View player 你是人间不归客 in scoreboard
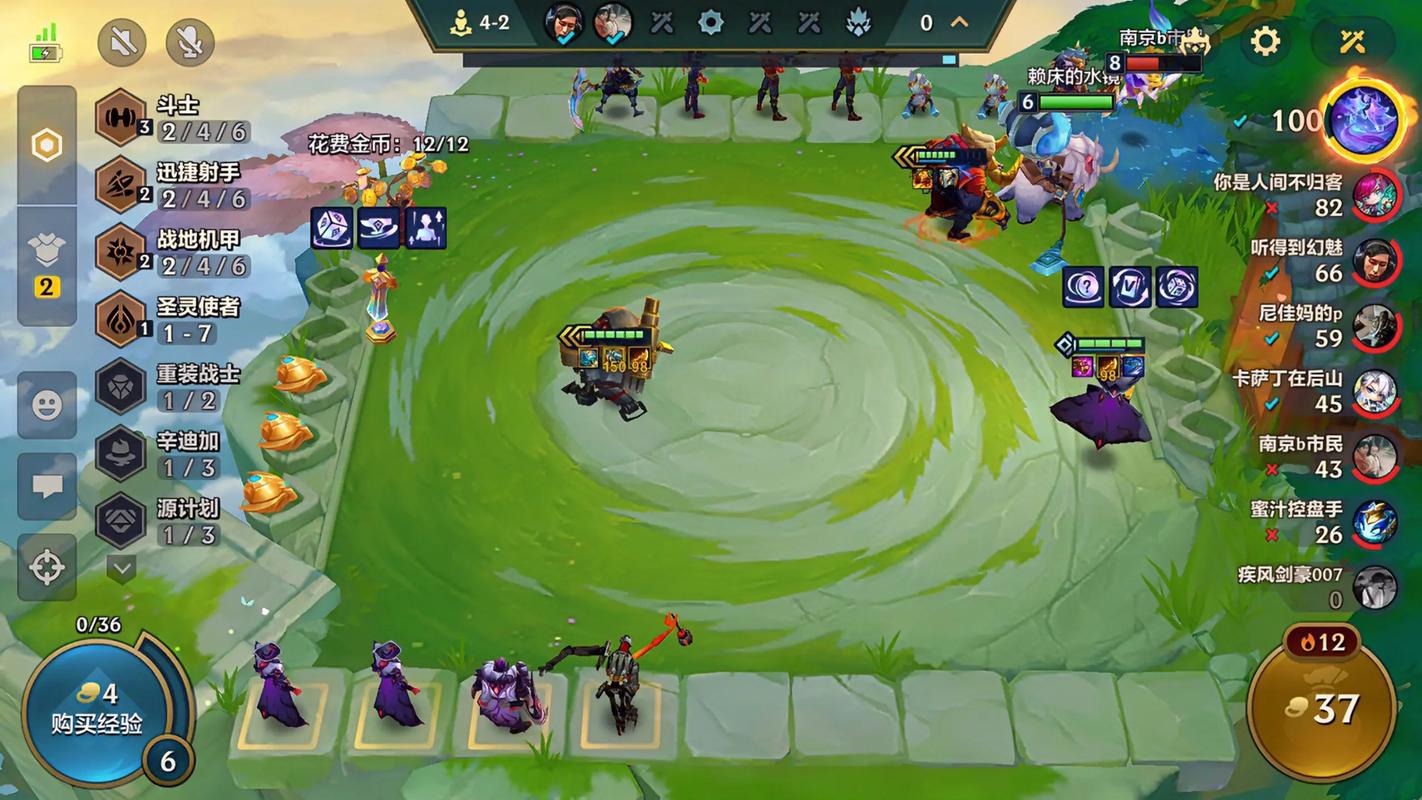Image resolution: width=1422 pixels, height=800 pixels. point(1375,195)
